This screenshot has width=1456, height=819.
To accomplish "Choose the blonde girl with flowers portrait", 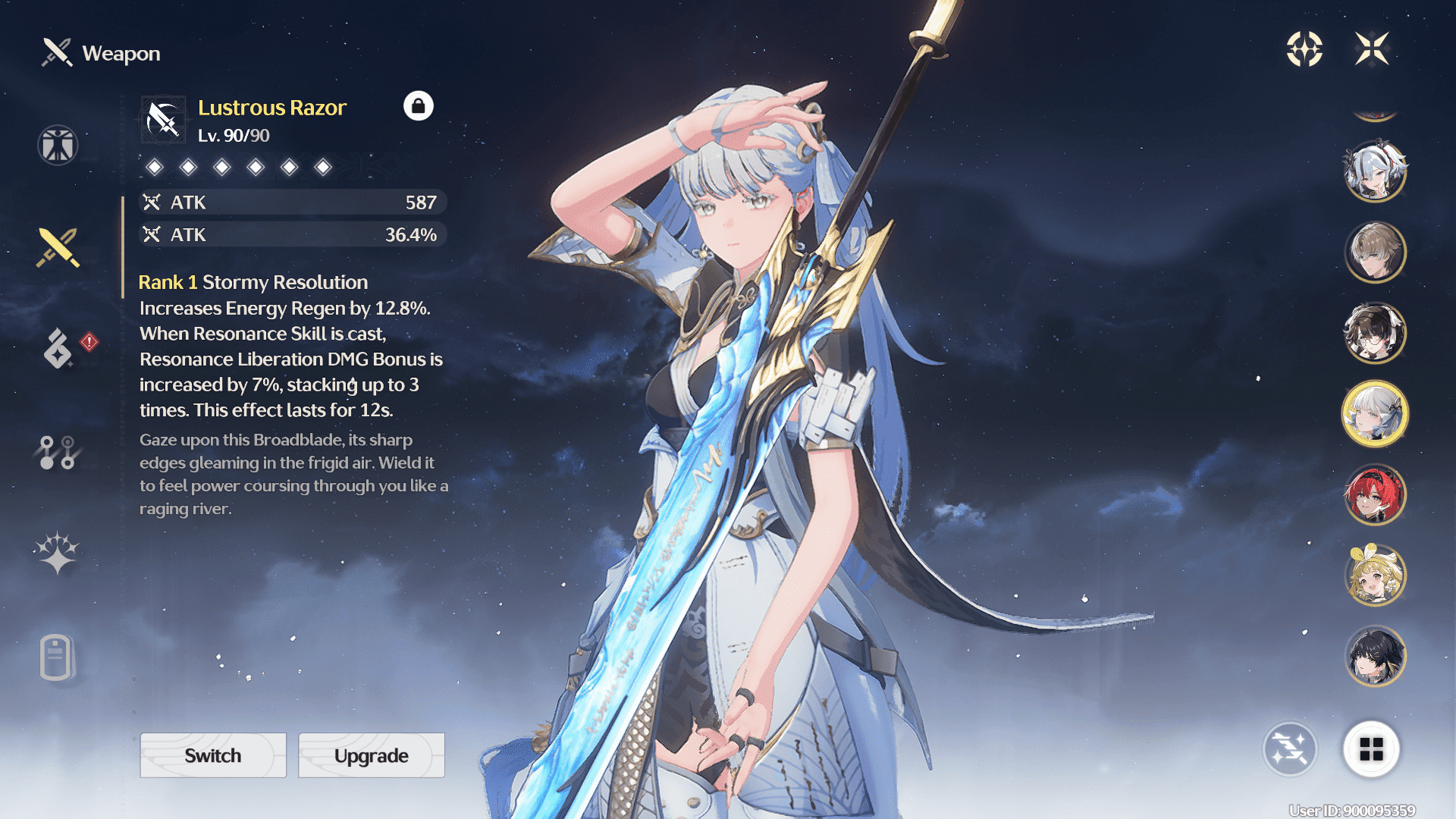I will (1375, 576).
